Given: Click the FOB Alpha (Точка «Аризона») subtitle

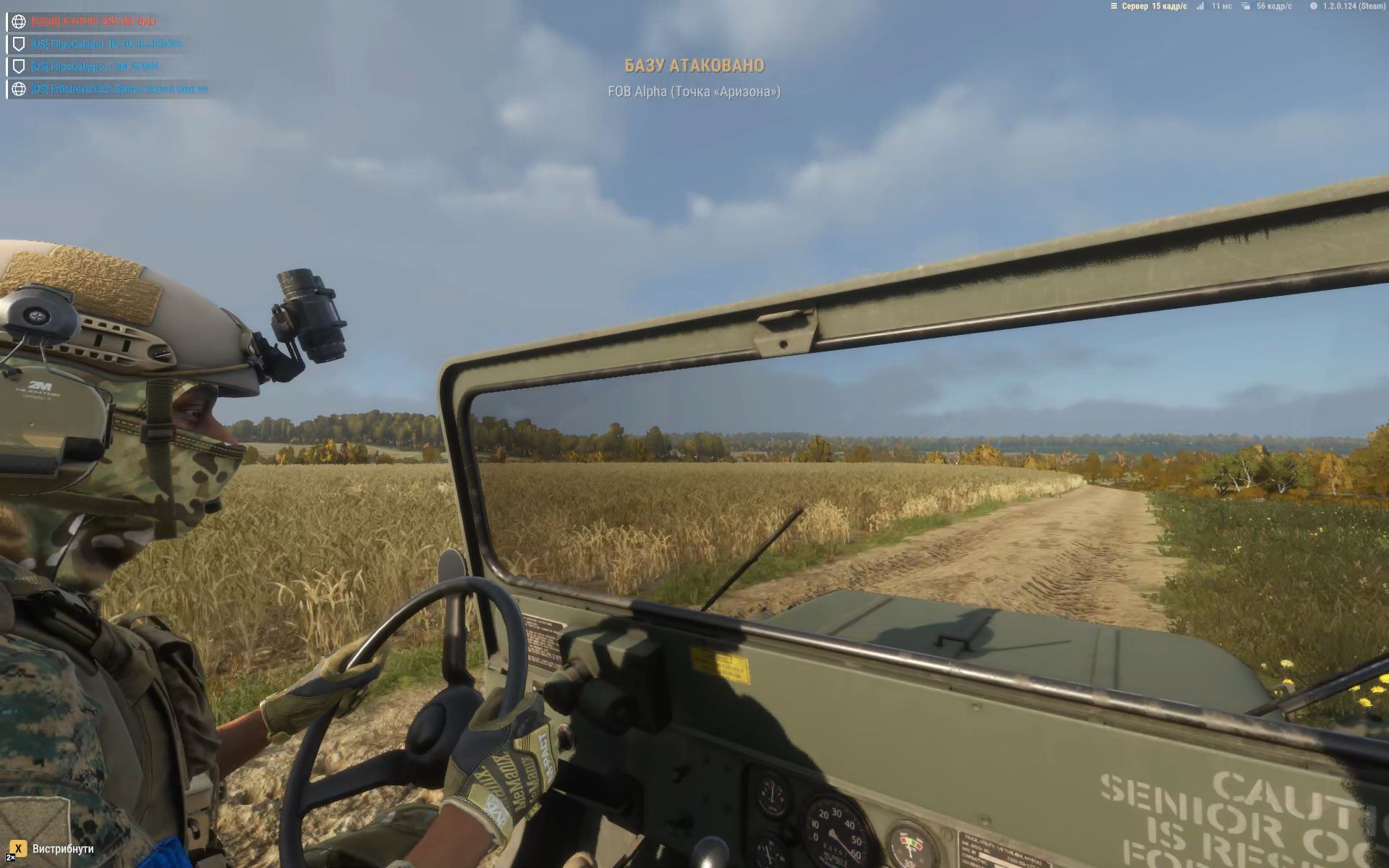Looking at the screenshot, I should (x=693, y=93).
